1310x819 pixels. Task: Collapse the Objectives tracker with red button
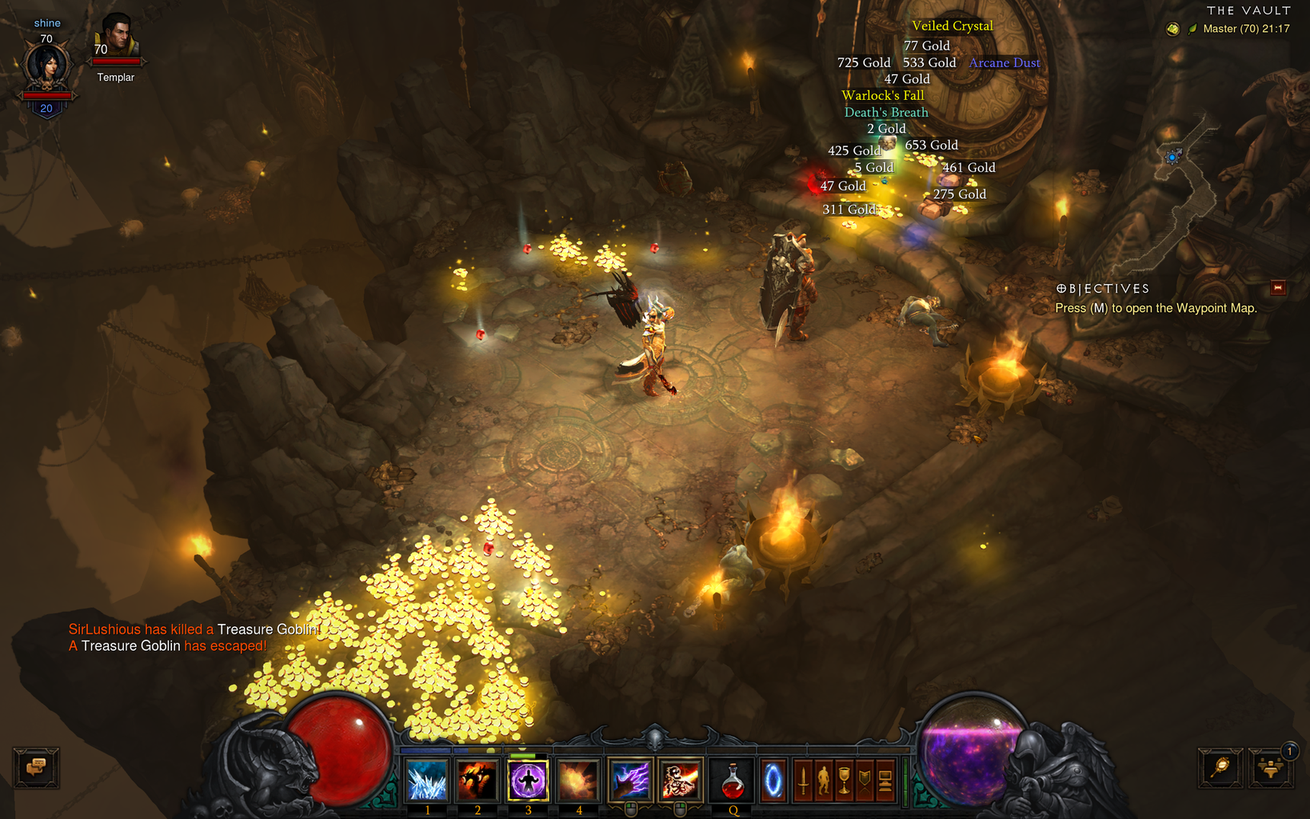[1277, 288]
